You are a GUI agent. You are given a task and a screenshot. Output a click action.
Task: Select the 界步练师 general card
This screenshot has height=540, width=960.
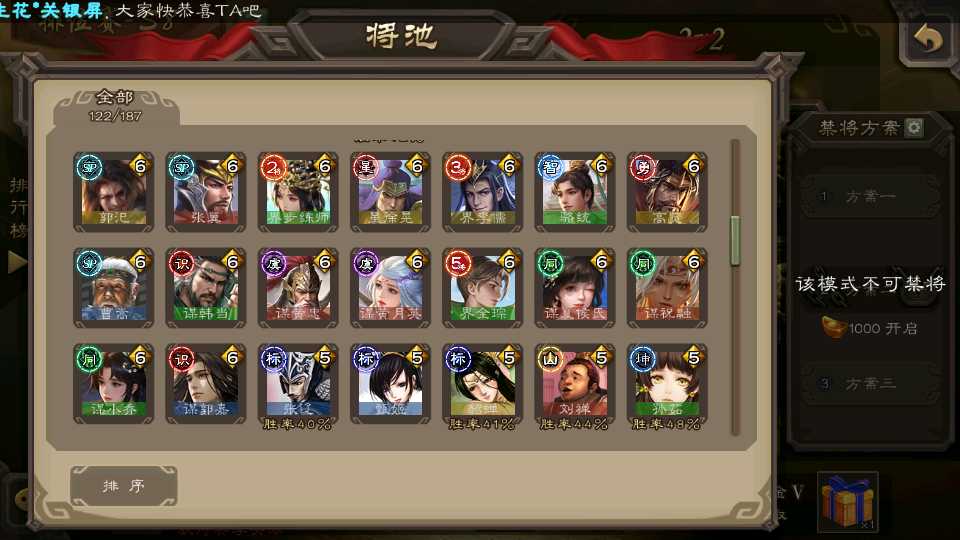tap(298, 190)
